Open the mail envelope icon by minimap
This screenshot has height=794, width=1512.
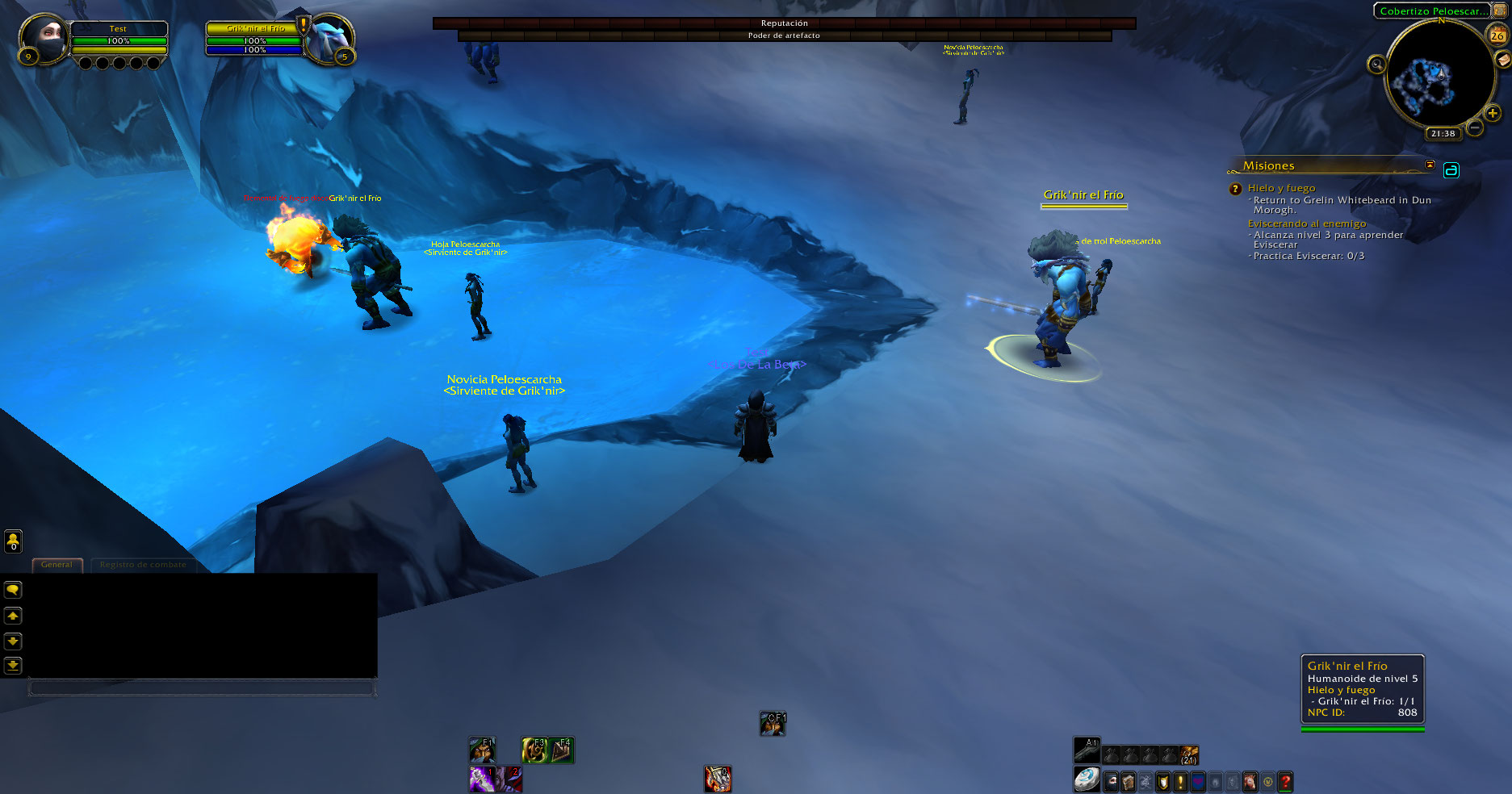1503,60
